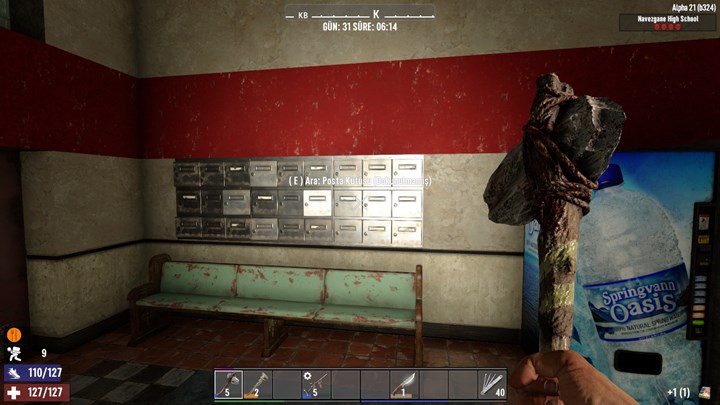Viewport: 720px width, 405px height.
Task: Select the bone knife hotbar slot
Action: pyautogui.click(x=403, y=384)
